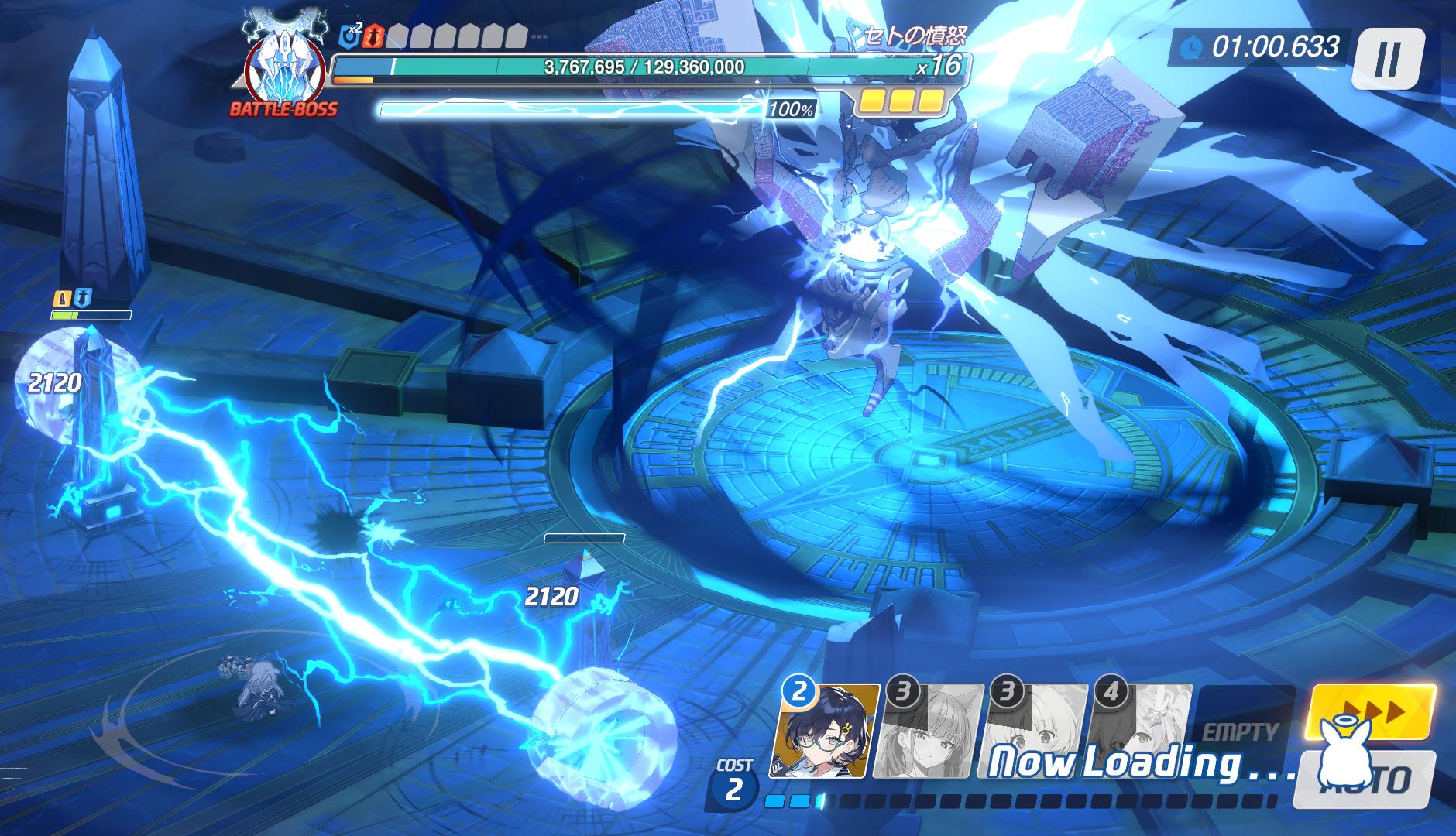The width and height of the screenshot is (1456, 836).
Task: Select the cat-eared girl skill card
Action: [929, 731]
